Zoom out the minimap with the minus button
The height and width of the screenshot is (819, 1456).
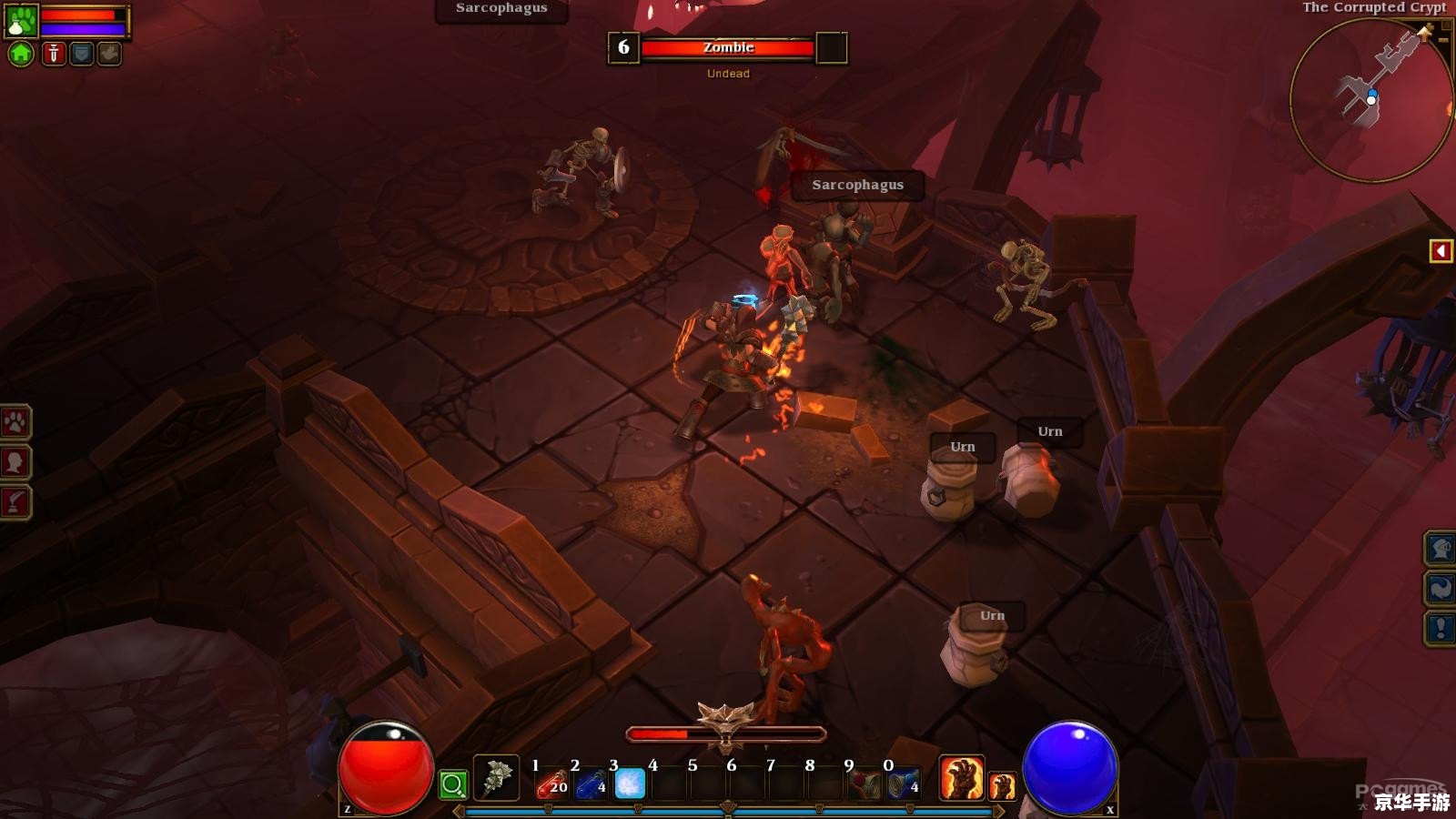[1443, 40]
